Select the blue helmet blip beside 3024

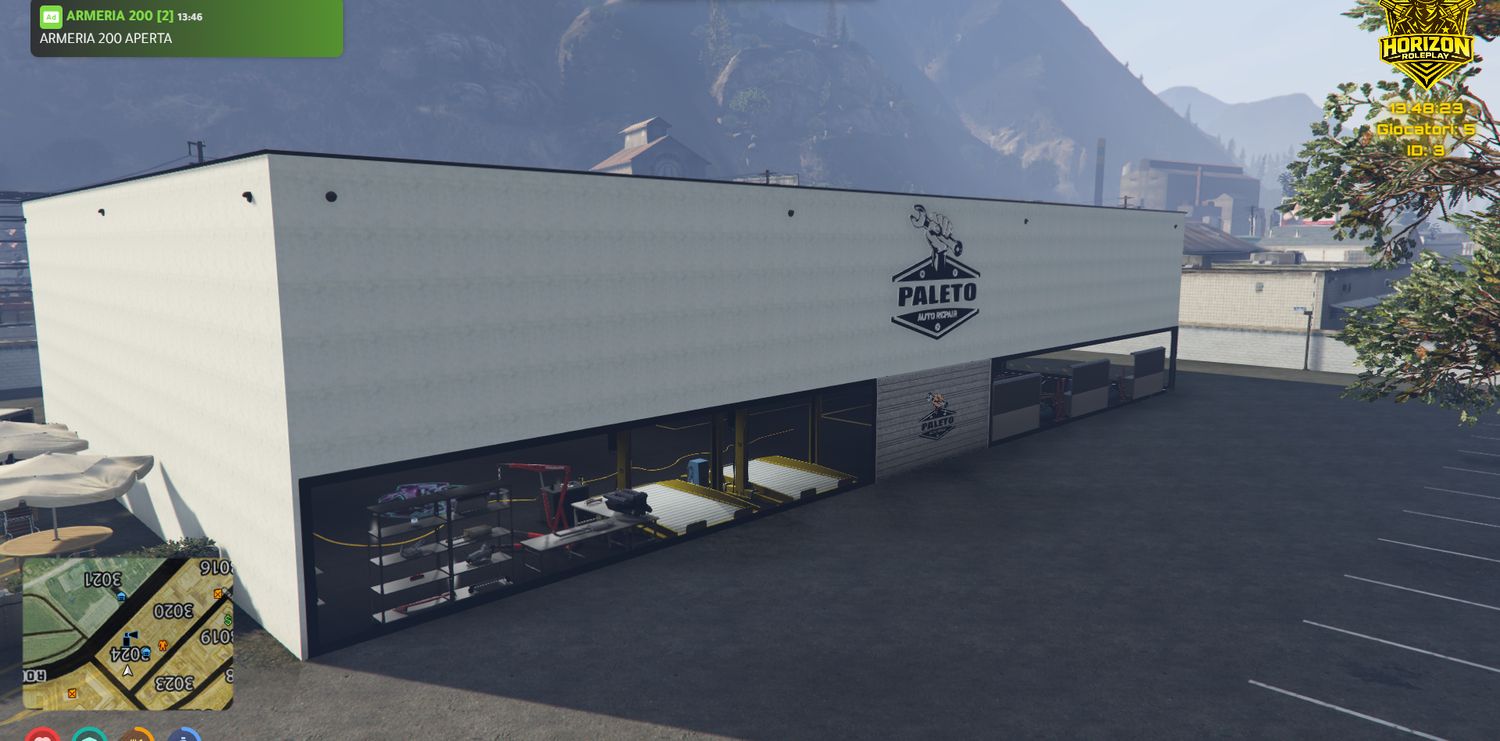coord(145,650)
